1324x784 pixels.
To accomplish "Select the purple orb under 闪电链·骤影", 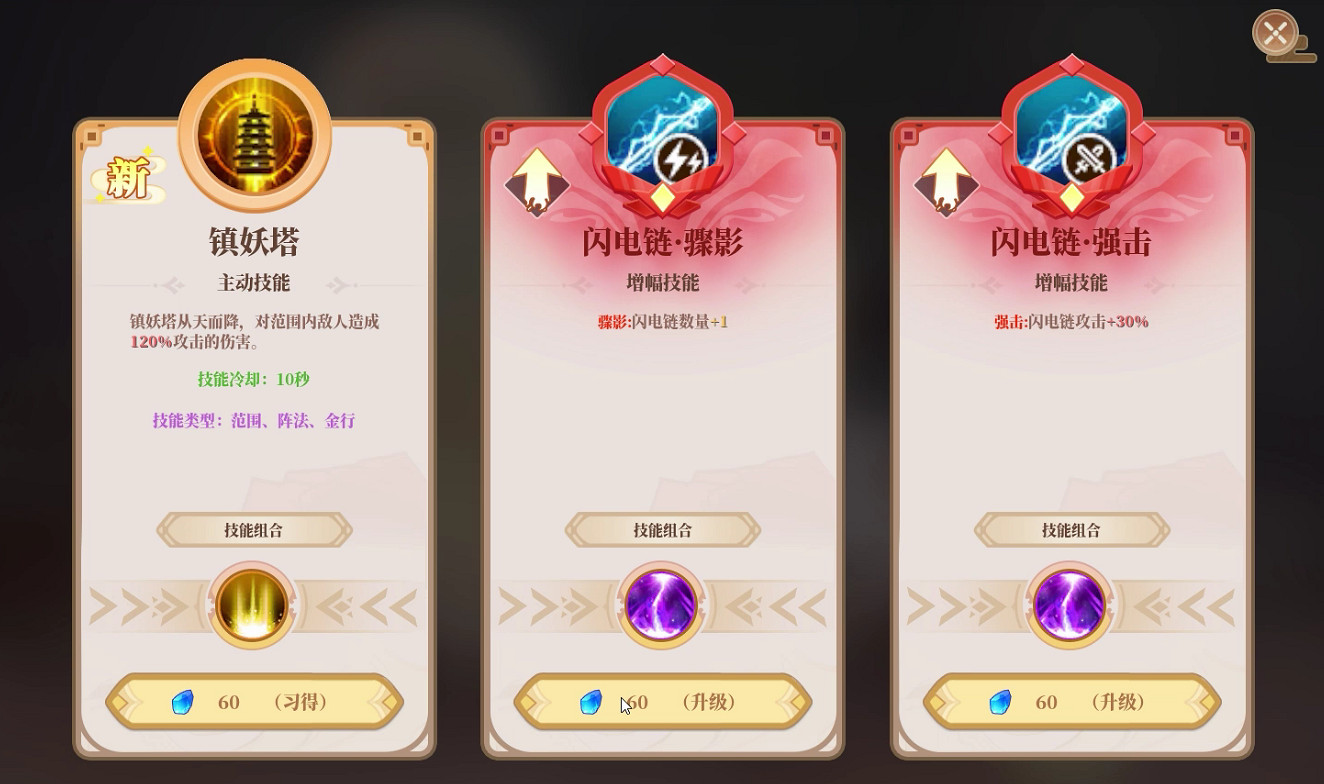I will 660,606.
